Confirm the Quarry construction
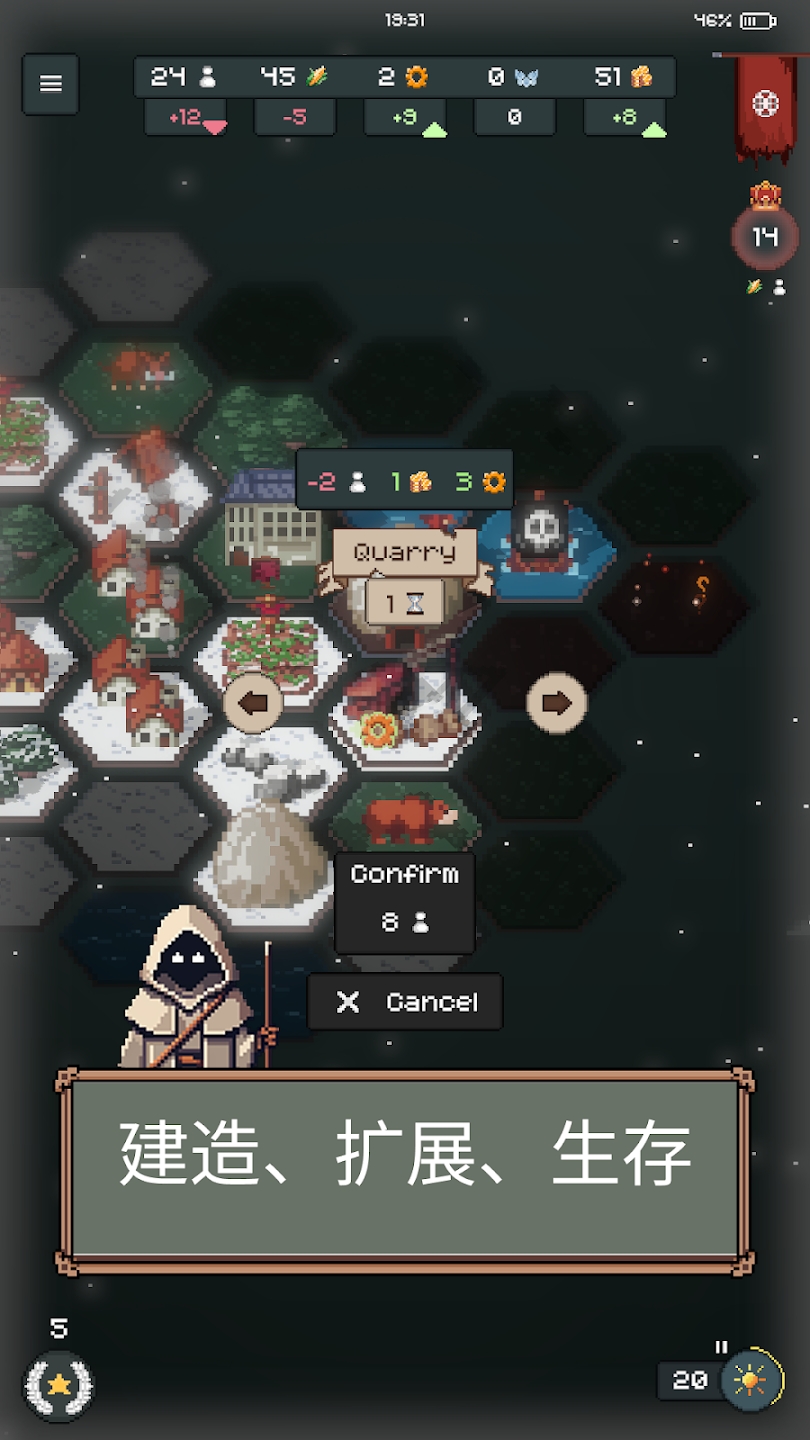Screen dimensions: 810x1440 tap(404, 903)
